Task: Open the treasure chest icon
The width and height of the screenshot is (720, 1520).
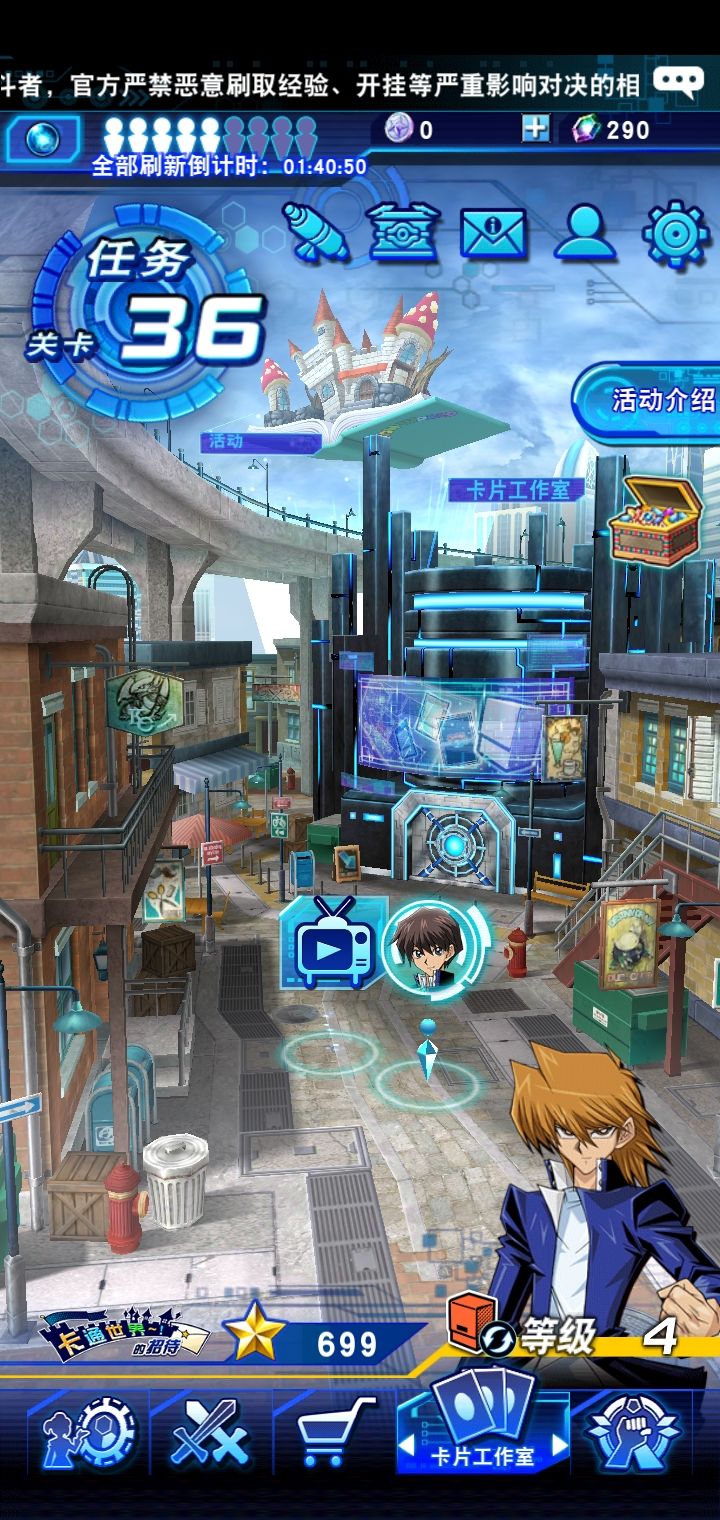Action: [655, 520]
